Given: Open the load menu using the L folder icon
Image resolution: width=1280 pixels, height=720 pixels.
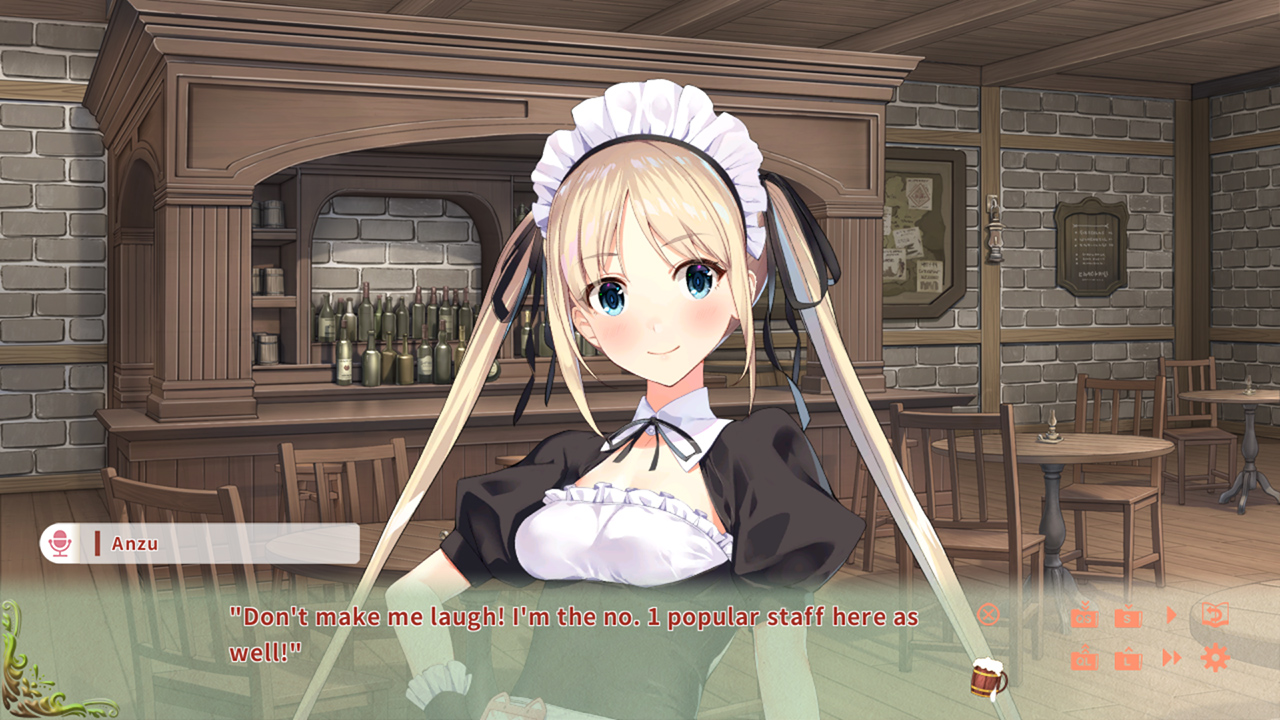Looking at the screenshot, I should coord(1128,660).
